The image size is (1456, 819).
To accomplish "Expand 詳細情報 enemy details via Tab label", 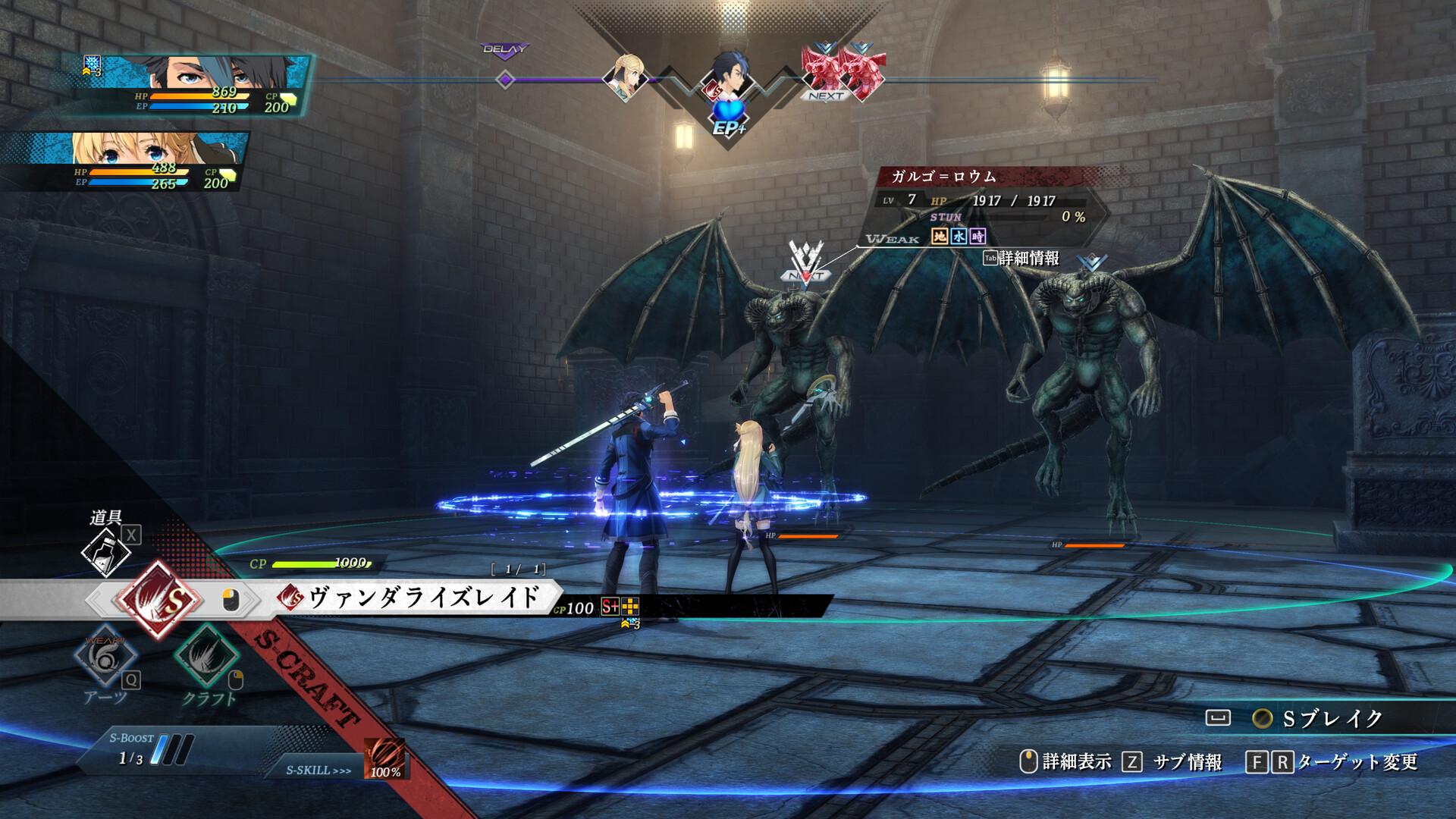I will 1020,258.
